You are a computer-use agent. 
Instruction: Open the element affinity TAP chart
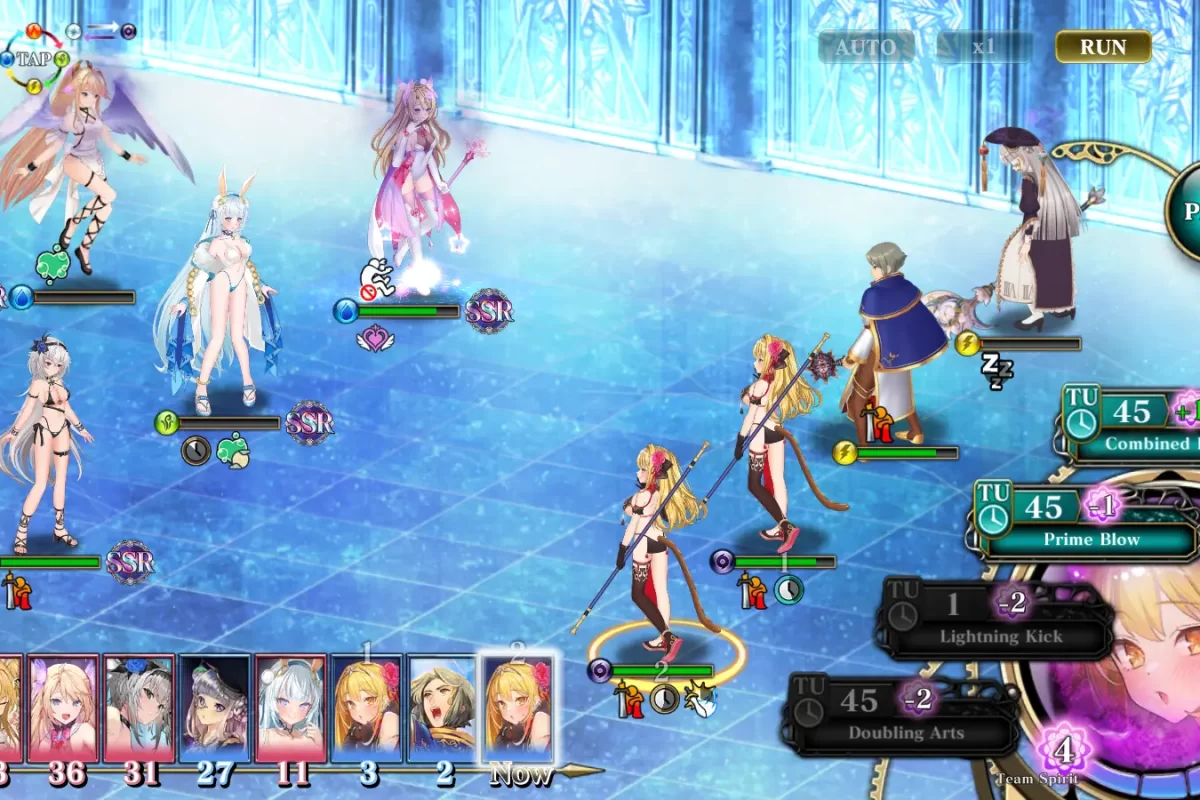click(34, 59)
